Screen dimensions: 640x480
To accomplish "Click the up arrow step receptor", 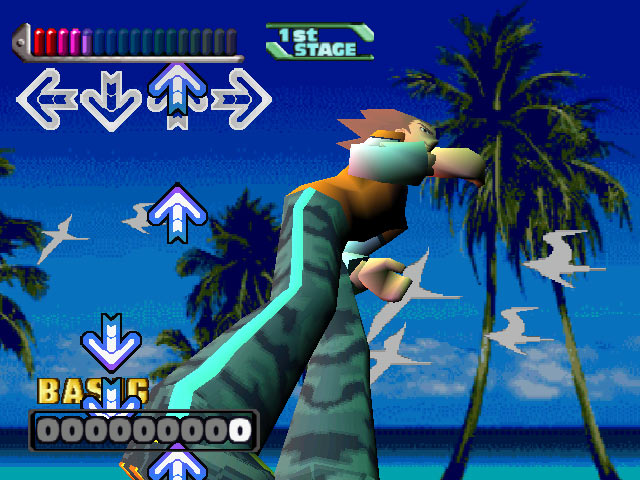I will (177, 97).
